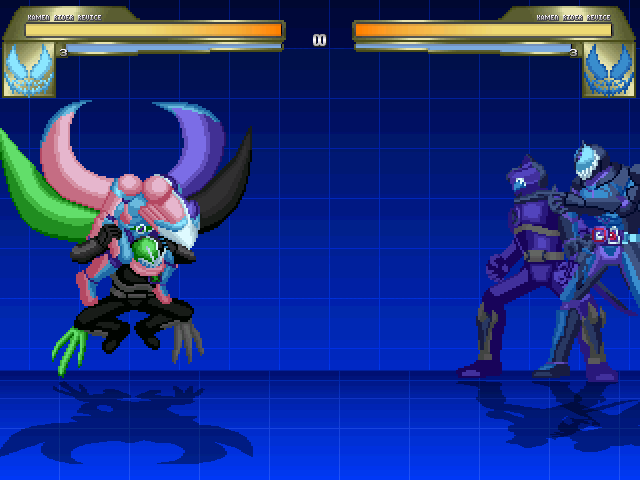The width and height of the screenshot is (640, 480).
Task: Click Player 2's blue winged emblem portrait
Action: click(609, 69)
